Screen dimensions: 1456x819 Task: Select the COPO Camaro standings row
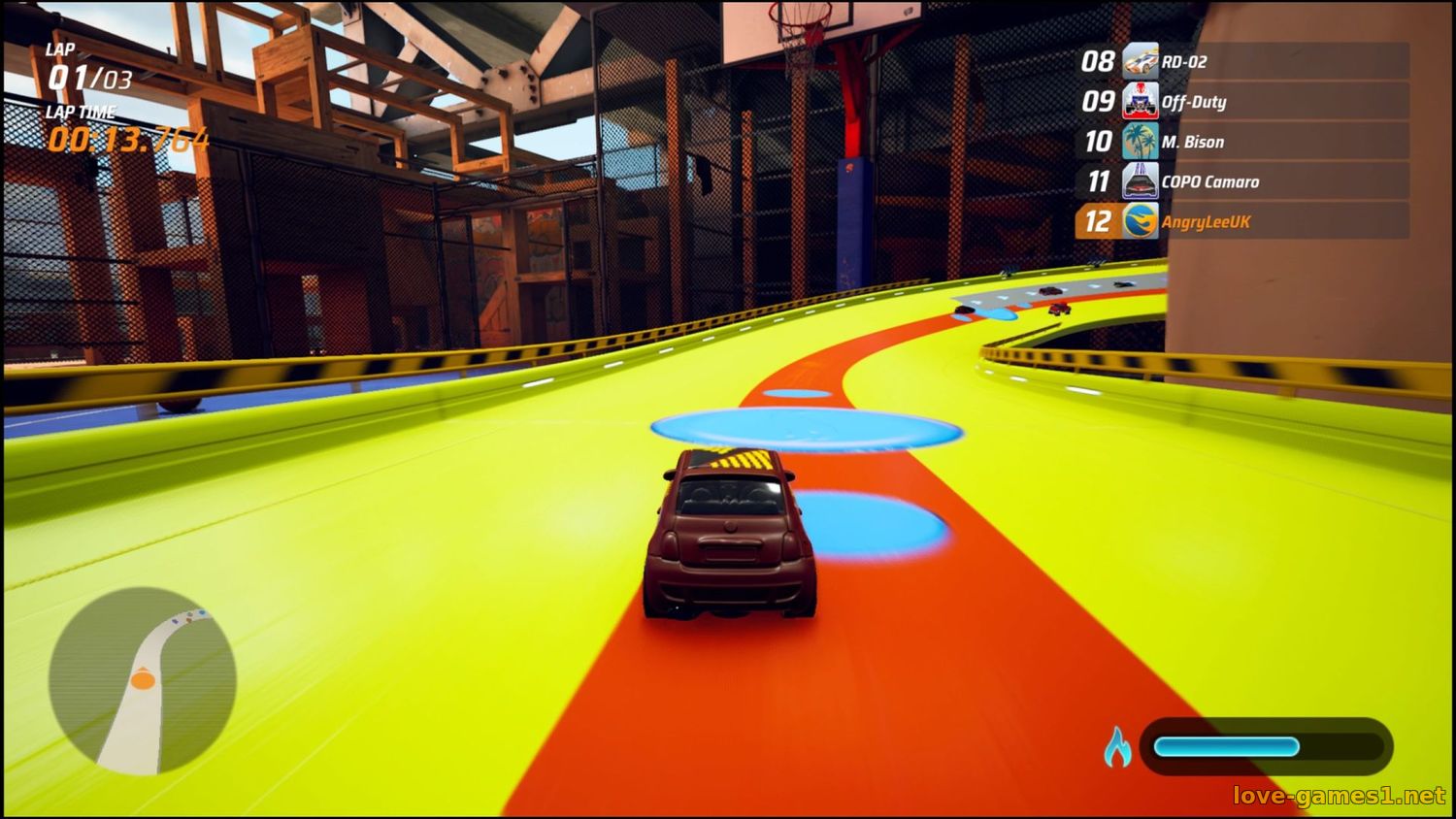(x=1242, y=181)
